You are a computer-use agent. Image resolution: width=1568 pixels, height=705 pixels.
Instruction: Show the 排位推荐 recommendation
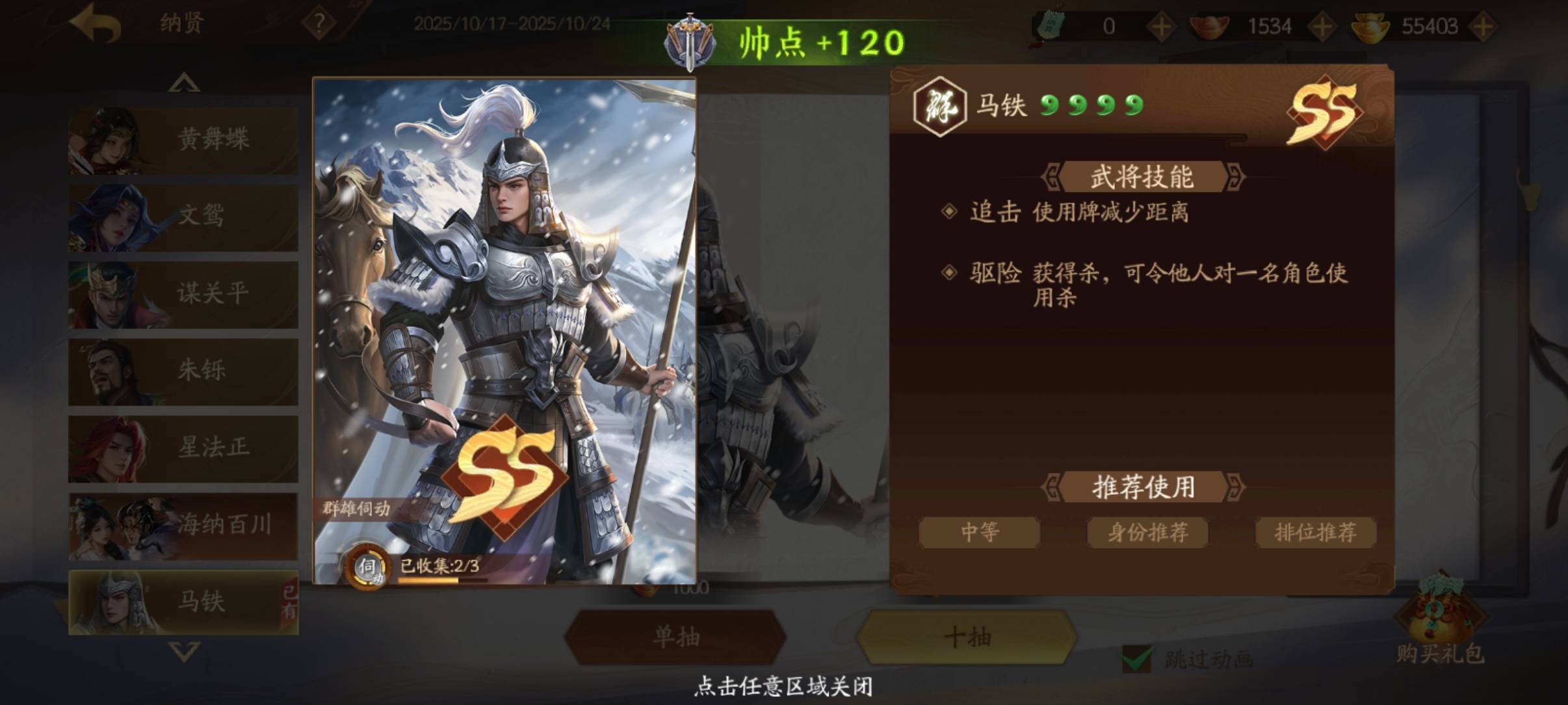(x=1315, y=533)
